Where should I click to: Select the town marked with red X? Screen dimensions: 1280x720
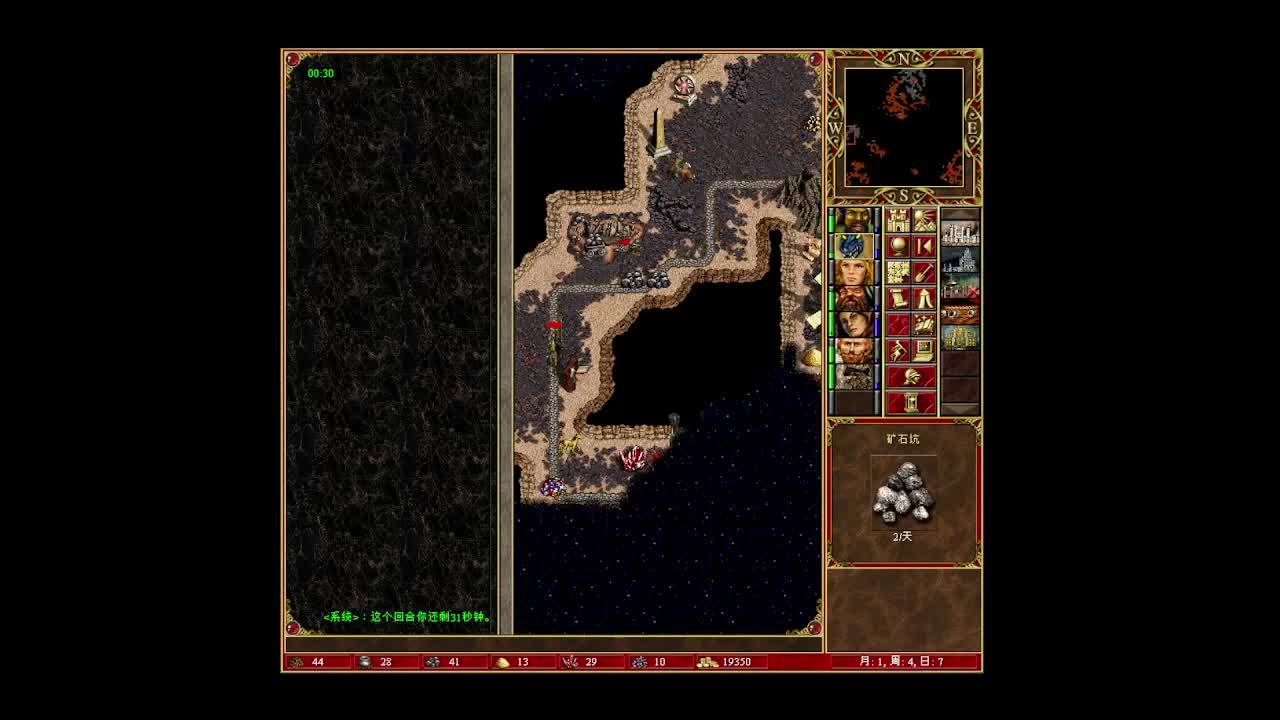coord(960,288)
